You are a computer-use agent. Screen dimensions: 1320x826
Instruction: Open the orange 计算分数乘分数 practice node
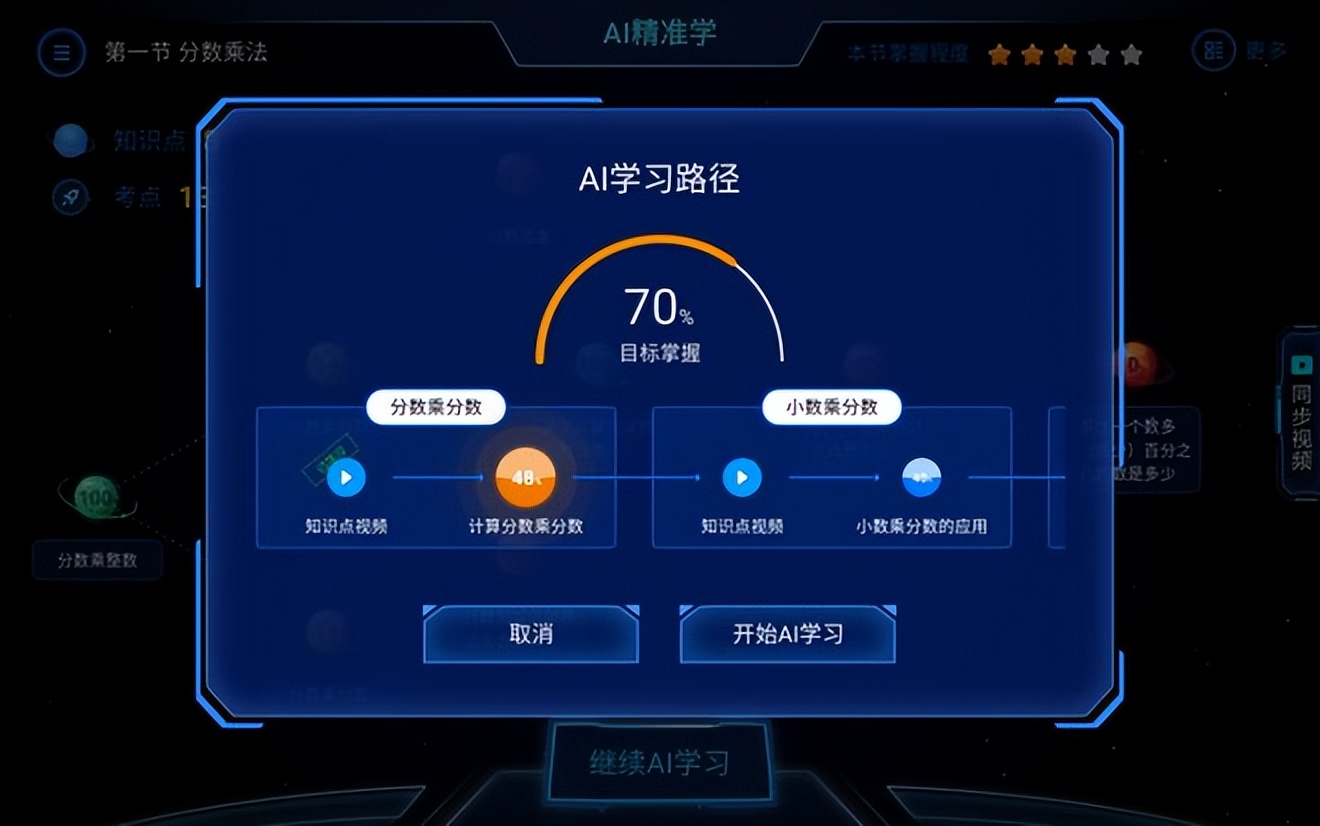click(524, 478)
